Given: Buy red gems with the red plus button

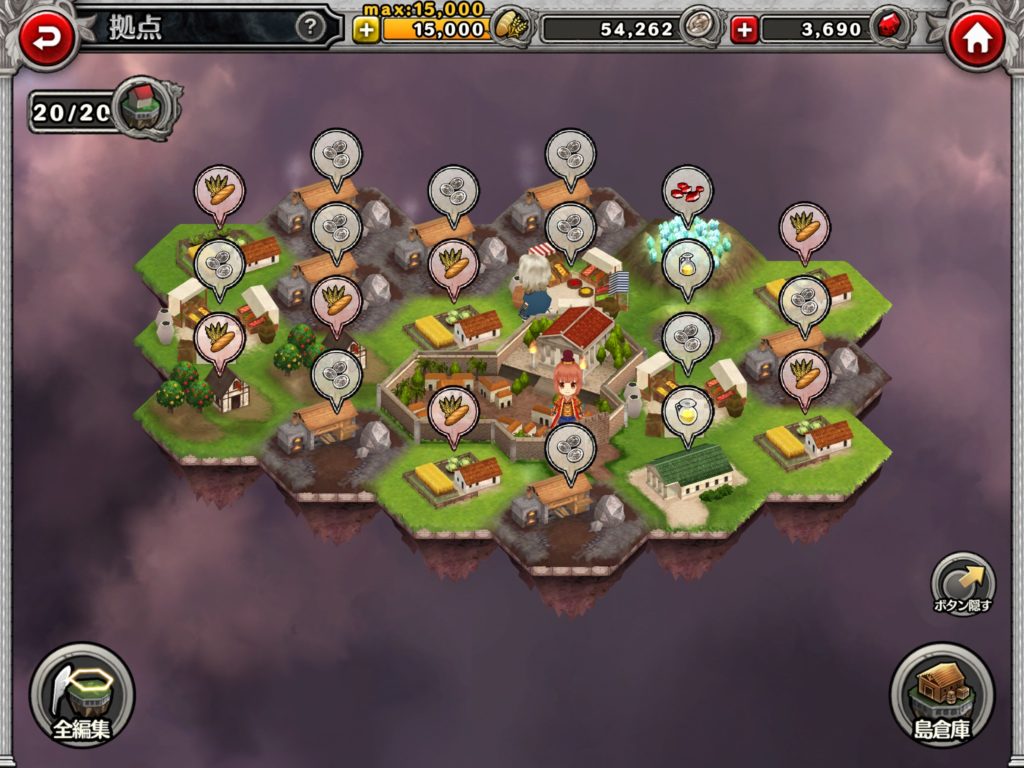Looking at the screenshot, I should tap(744, 30).
